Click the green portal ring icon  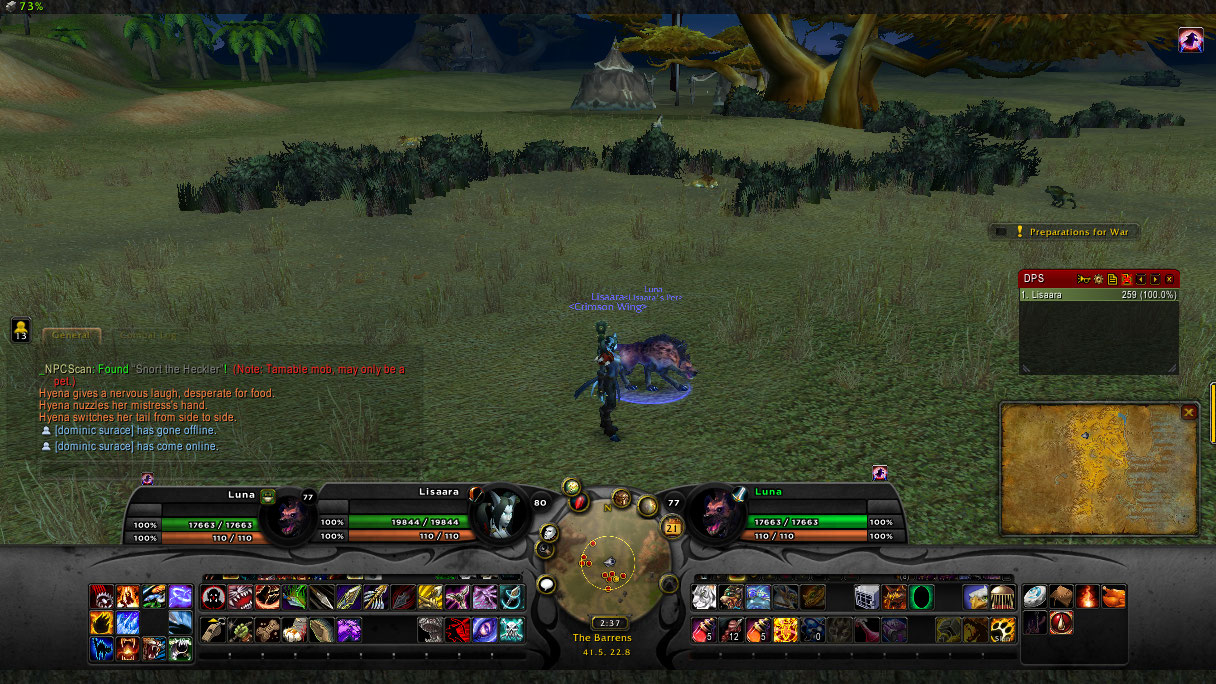click(x=920, y=597)
